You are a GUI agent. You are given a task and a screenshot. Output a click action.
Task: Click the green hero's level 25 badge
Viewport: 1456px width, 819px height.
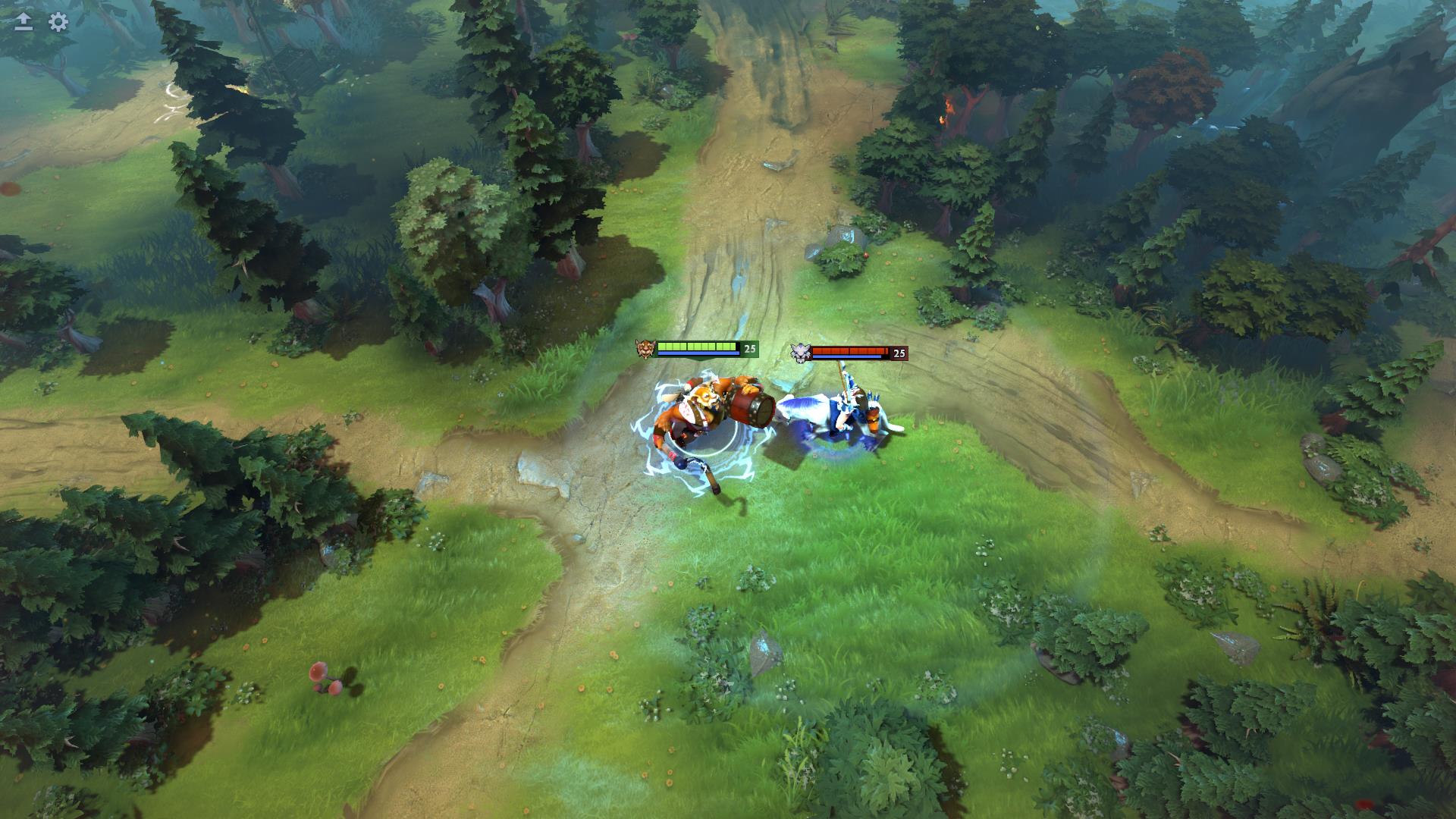pos(750,348)
